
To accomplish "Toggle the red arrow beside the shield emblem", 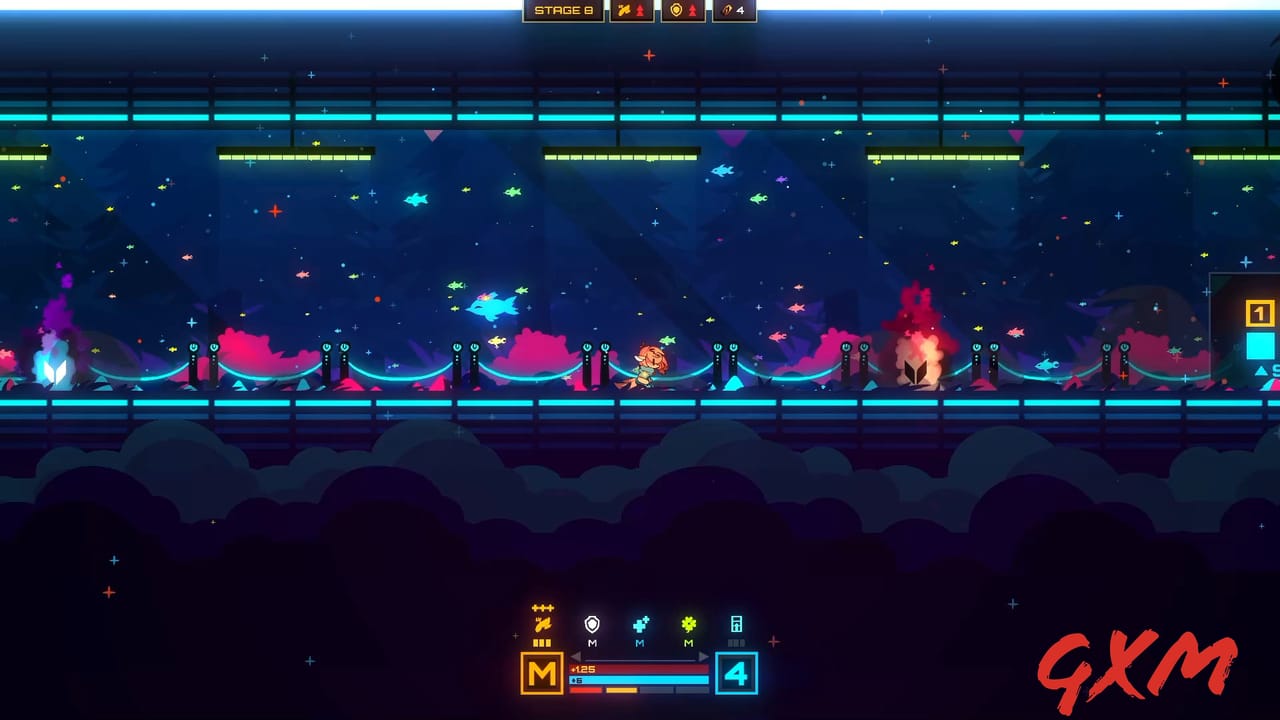I will (x=693, y=10).
